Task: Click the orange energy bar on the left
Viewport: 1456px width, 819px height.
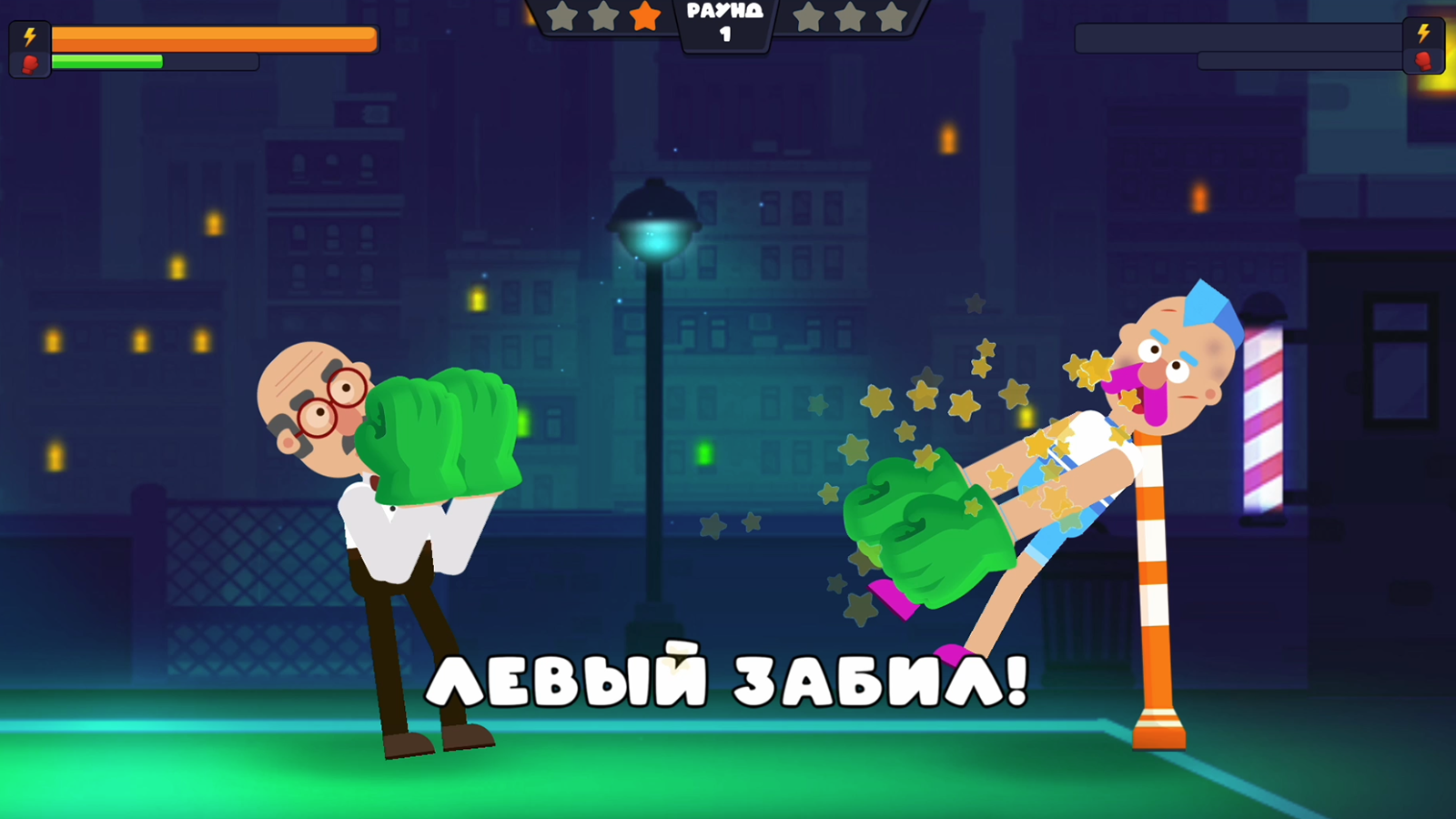Action: click(214, 39)
